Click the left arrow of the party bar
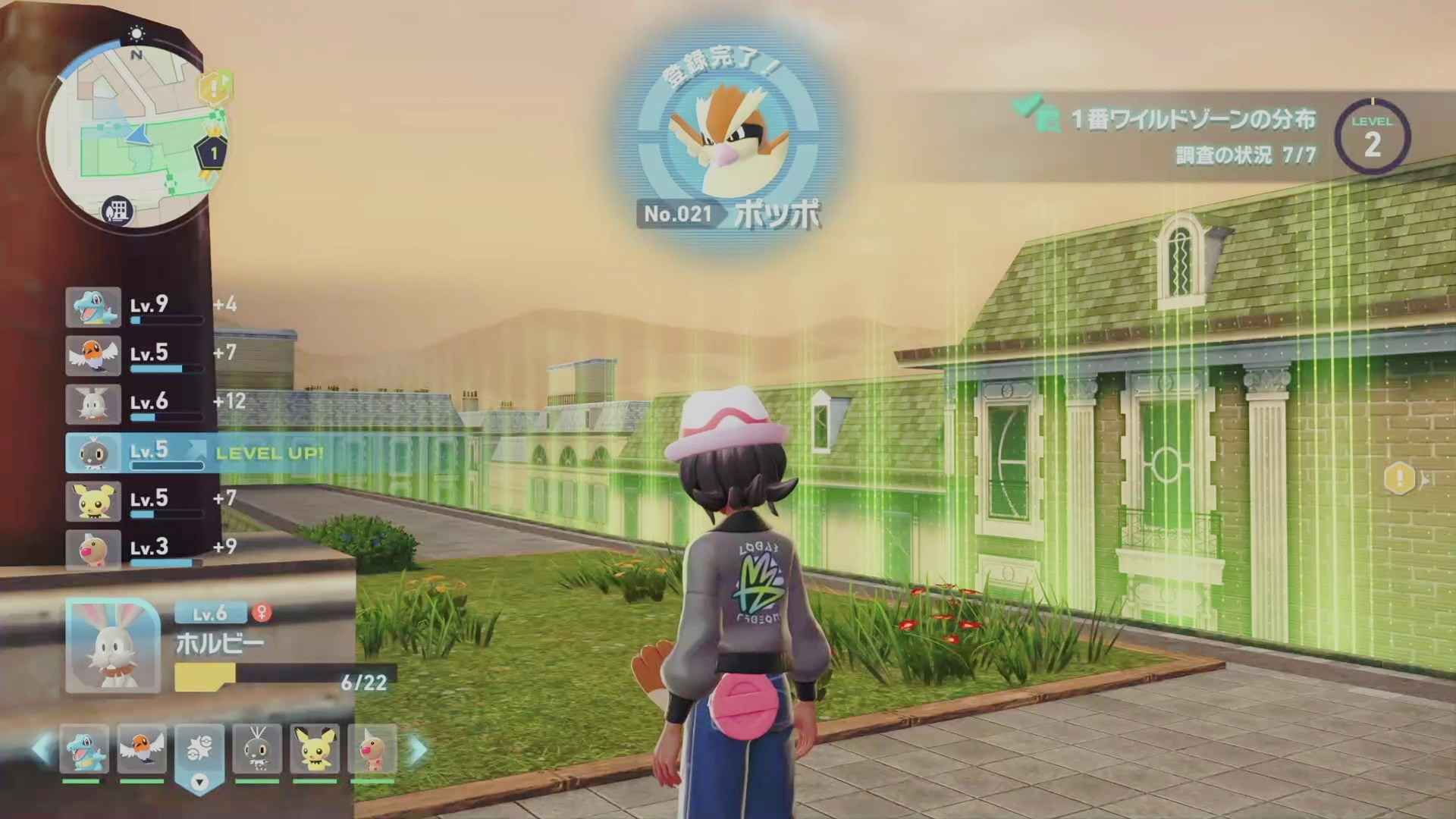This screenshot has height=819, width=1456. click(41, 750)
